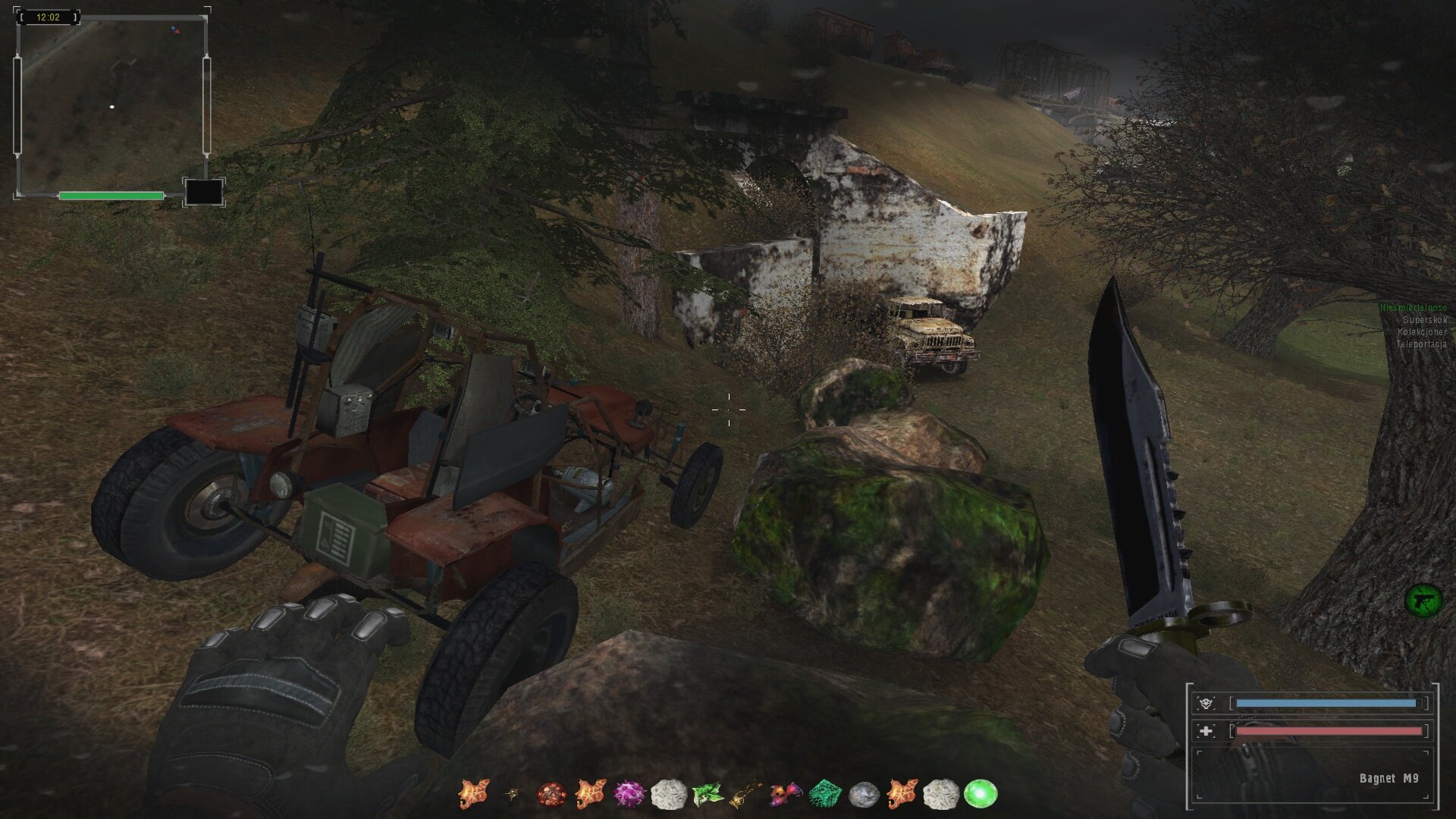Select the pink and orange twisted artifact
This screenshot has height=819, width=1456.
785,795
